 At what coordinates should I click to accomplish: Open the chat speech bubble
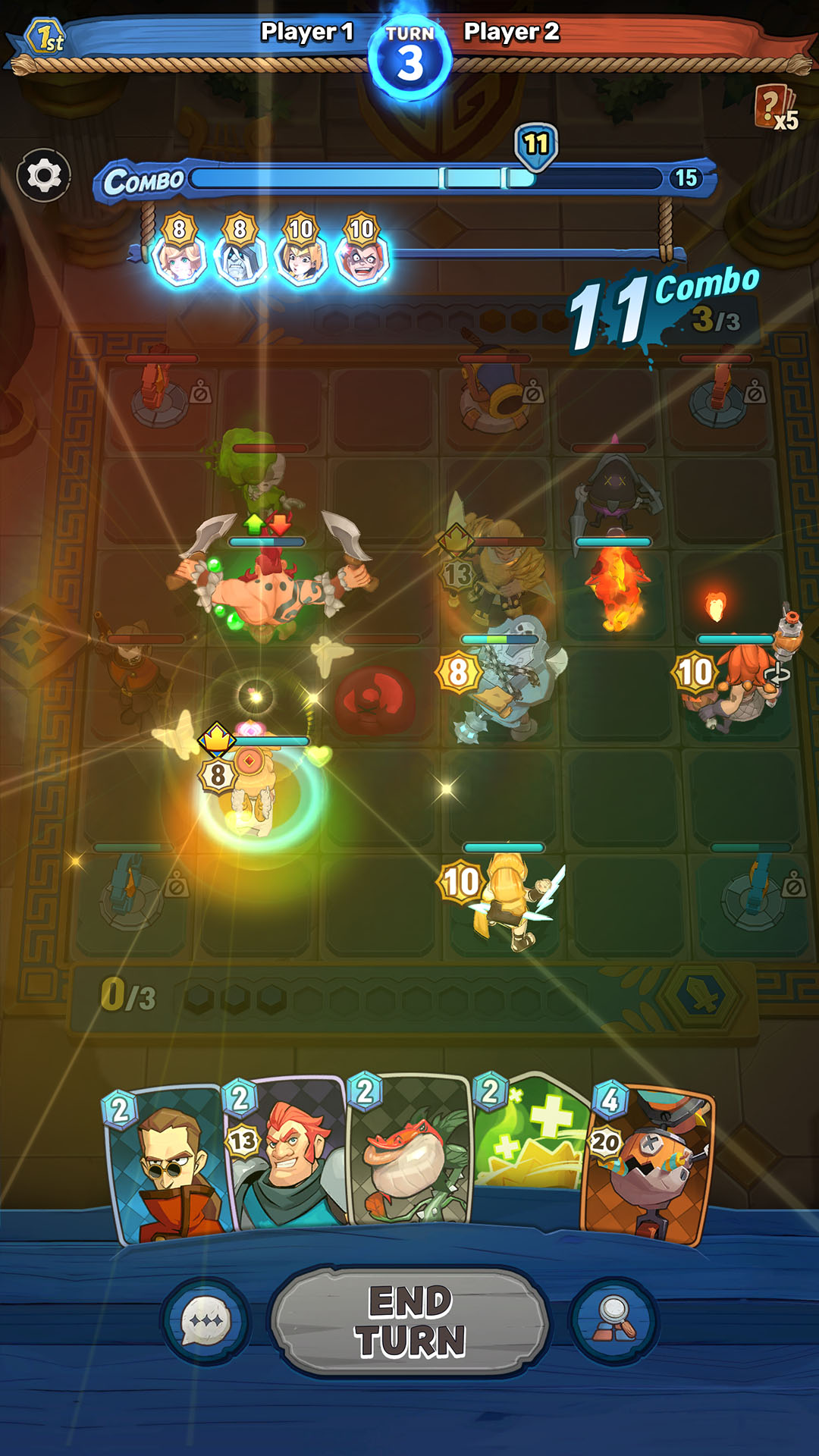tap(206, 1321)
